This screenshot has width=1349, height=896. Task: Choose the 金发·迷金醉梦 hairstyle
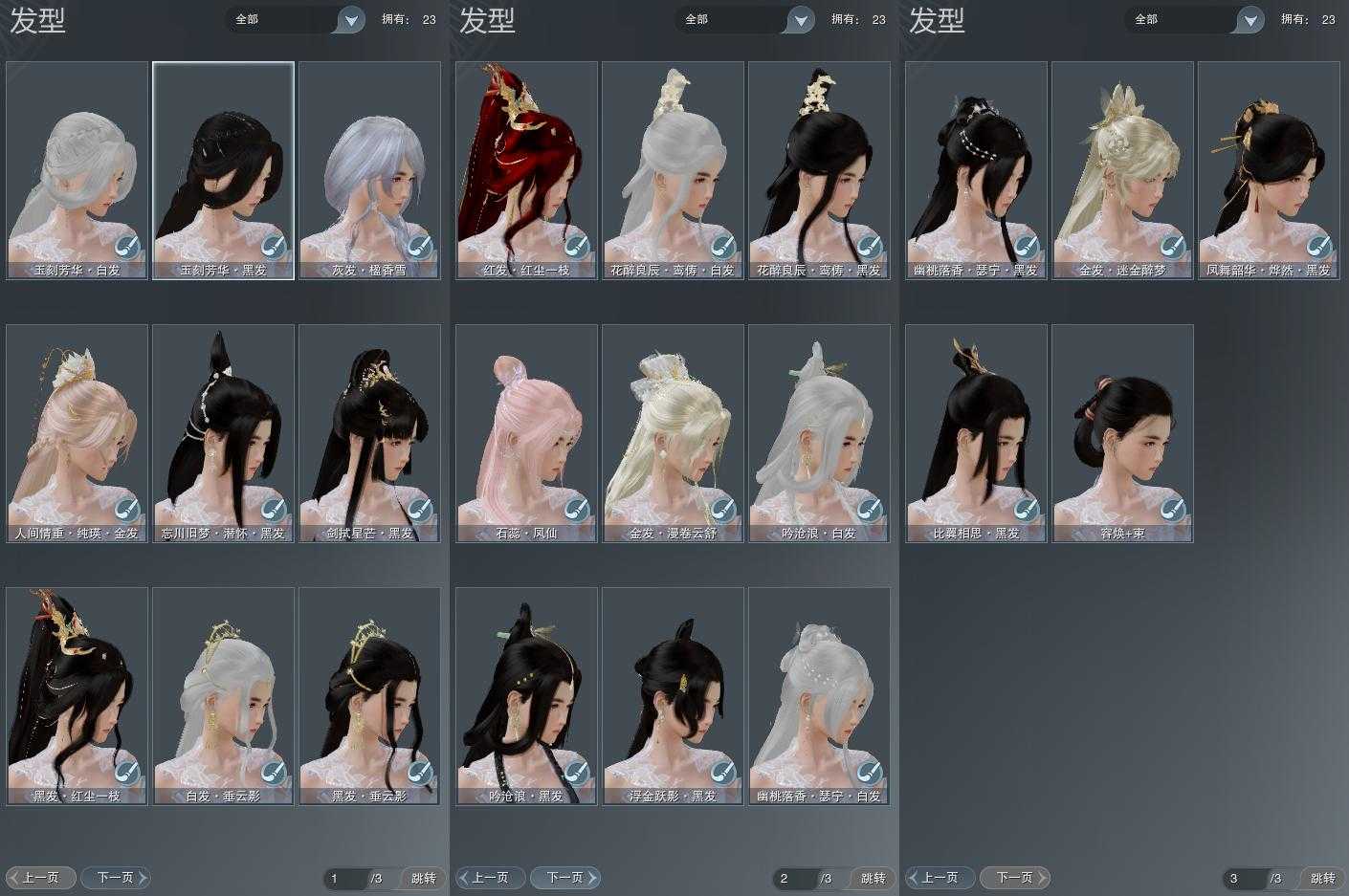click(1122, 170)
